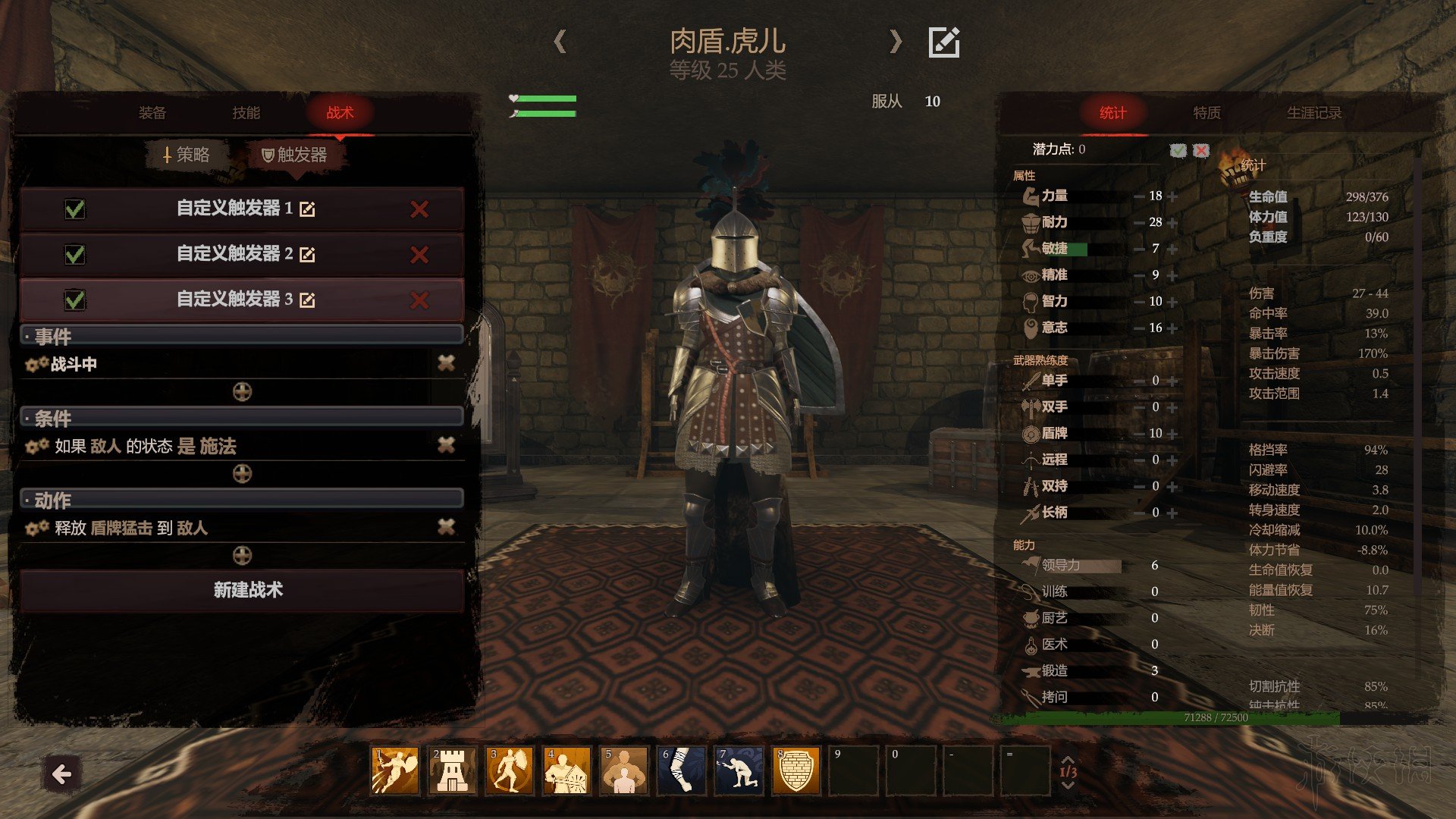Screen dimensions: 1456x819
Task: Add a new condition under 条件
Action: (x=242, y=474)
